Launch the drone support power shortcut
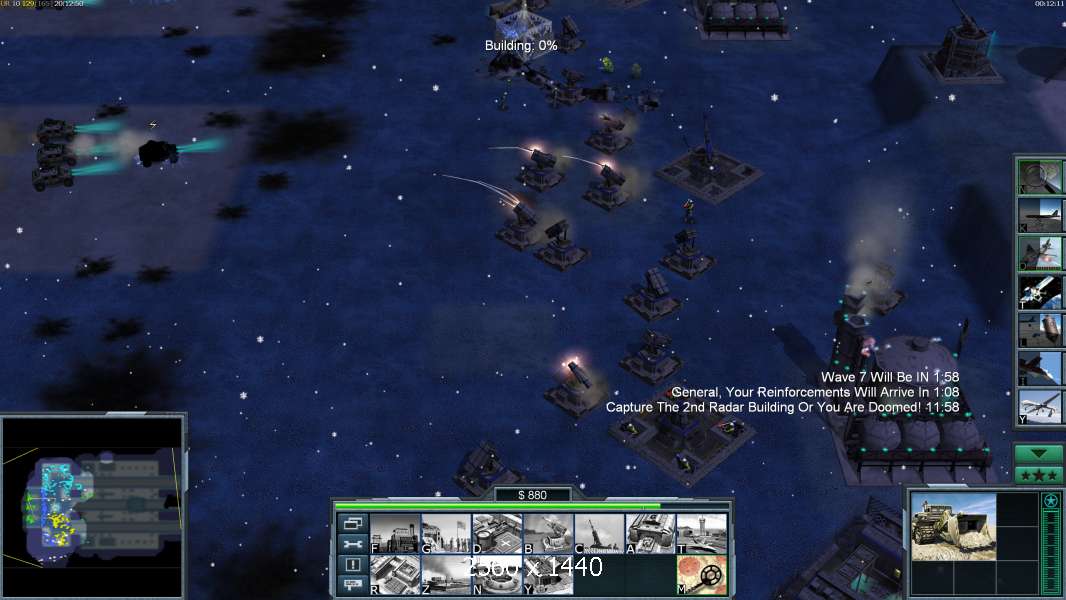Viewport: 1066px width, 600px height. [x=1040, y=405]
